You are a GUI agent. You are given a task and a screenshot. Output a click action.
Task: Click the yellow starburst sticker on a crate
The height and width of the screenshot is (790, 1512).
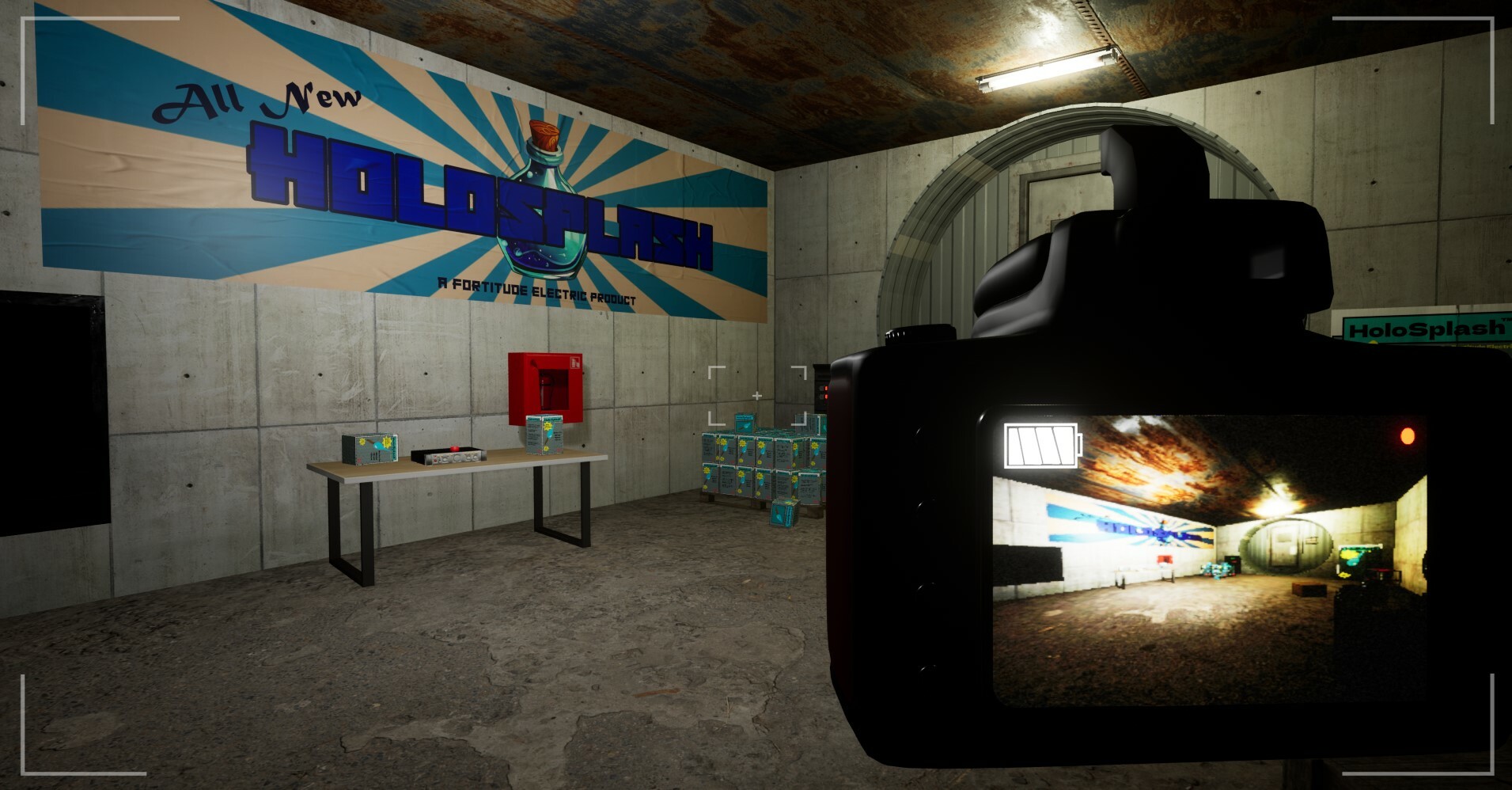[x=744, y=443]
